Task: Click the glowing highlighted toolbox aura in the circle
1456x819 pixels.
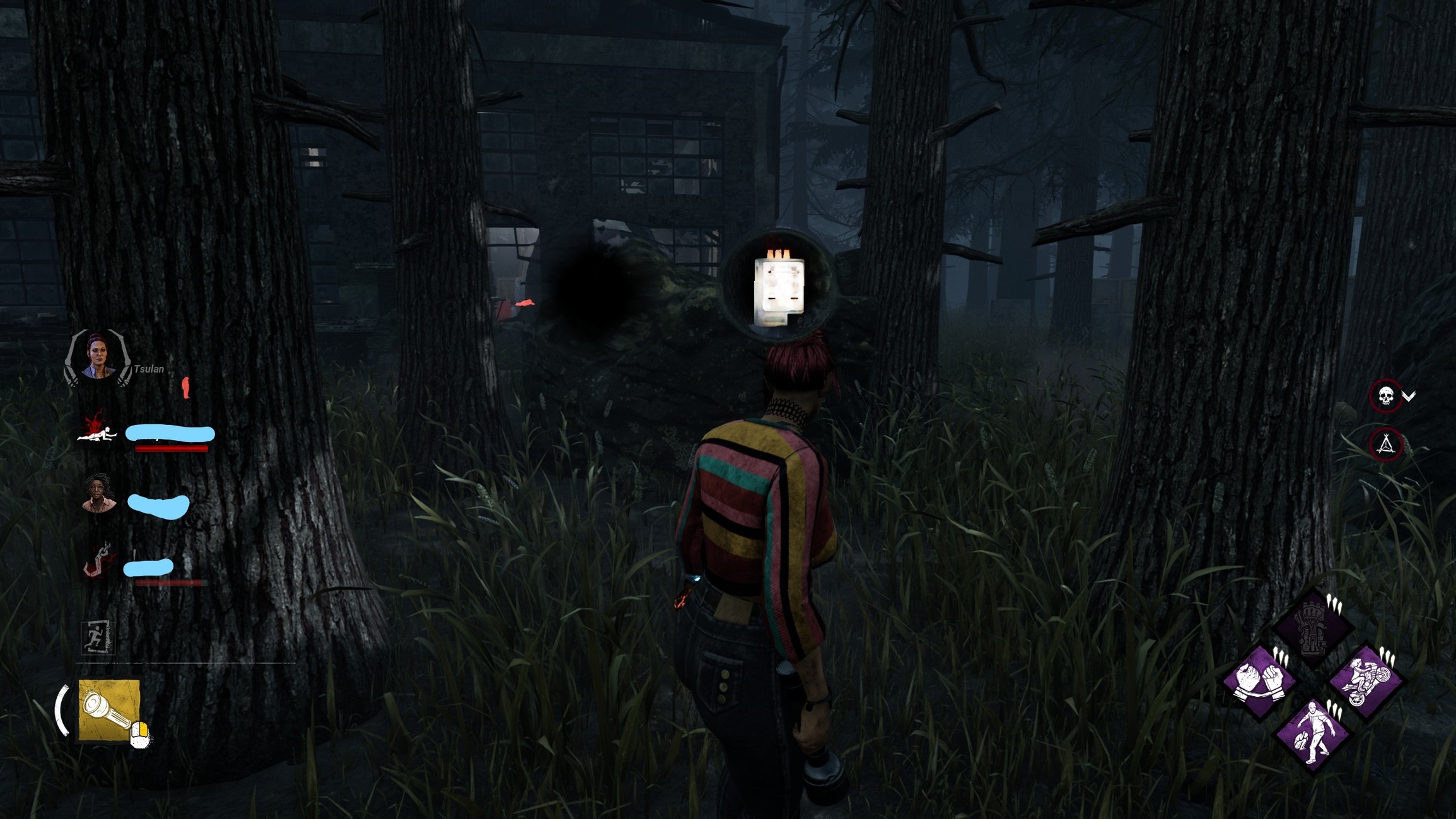Action: [781, 287]
